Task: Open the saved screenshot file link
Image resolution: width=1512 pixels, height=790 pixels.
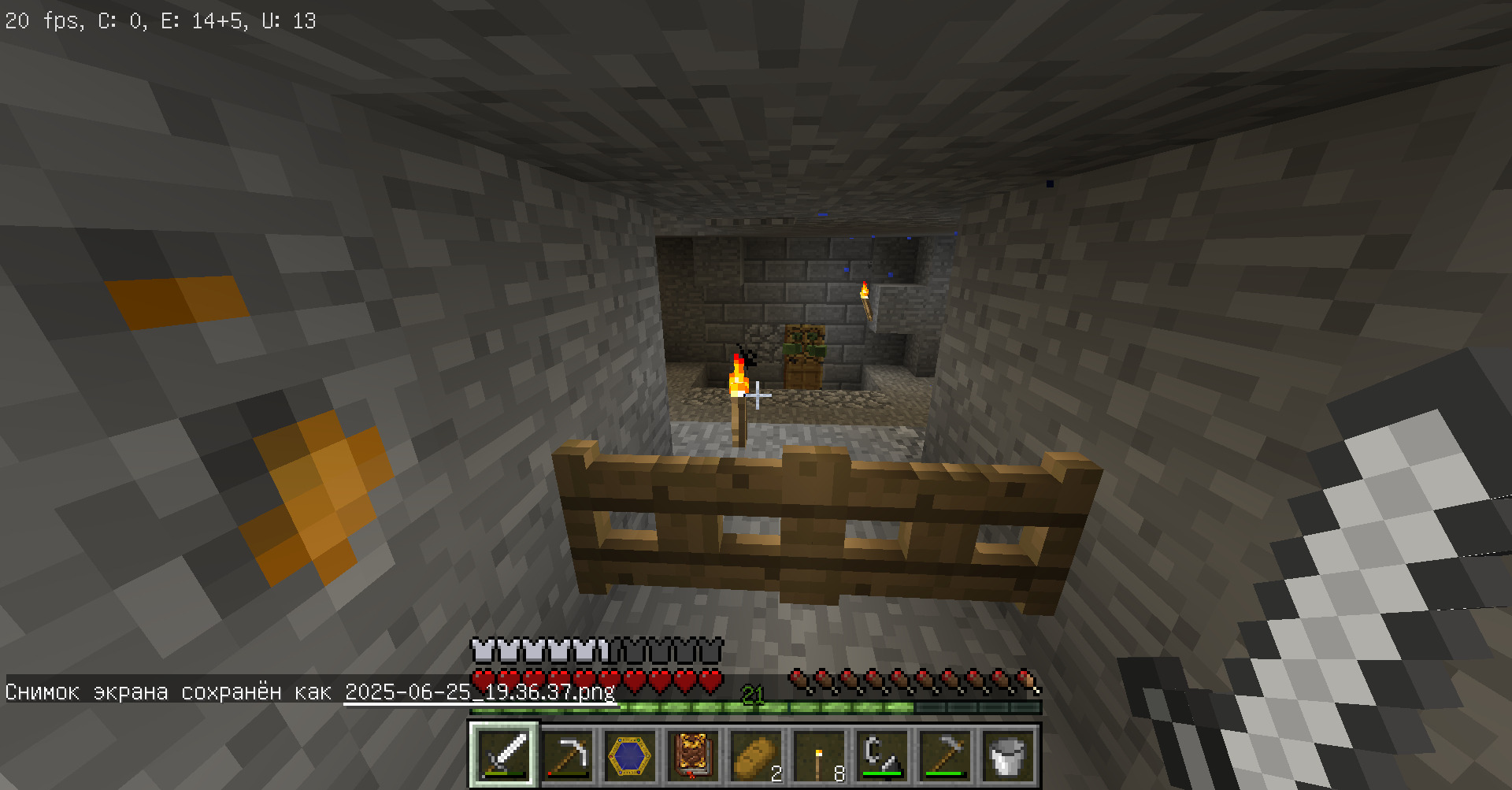Action: (x=480, y=692)
